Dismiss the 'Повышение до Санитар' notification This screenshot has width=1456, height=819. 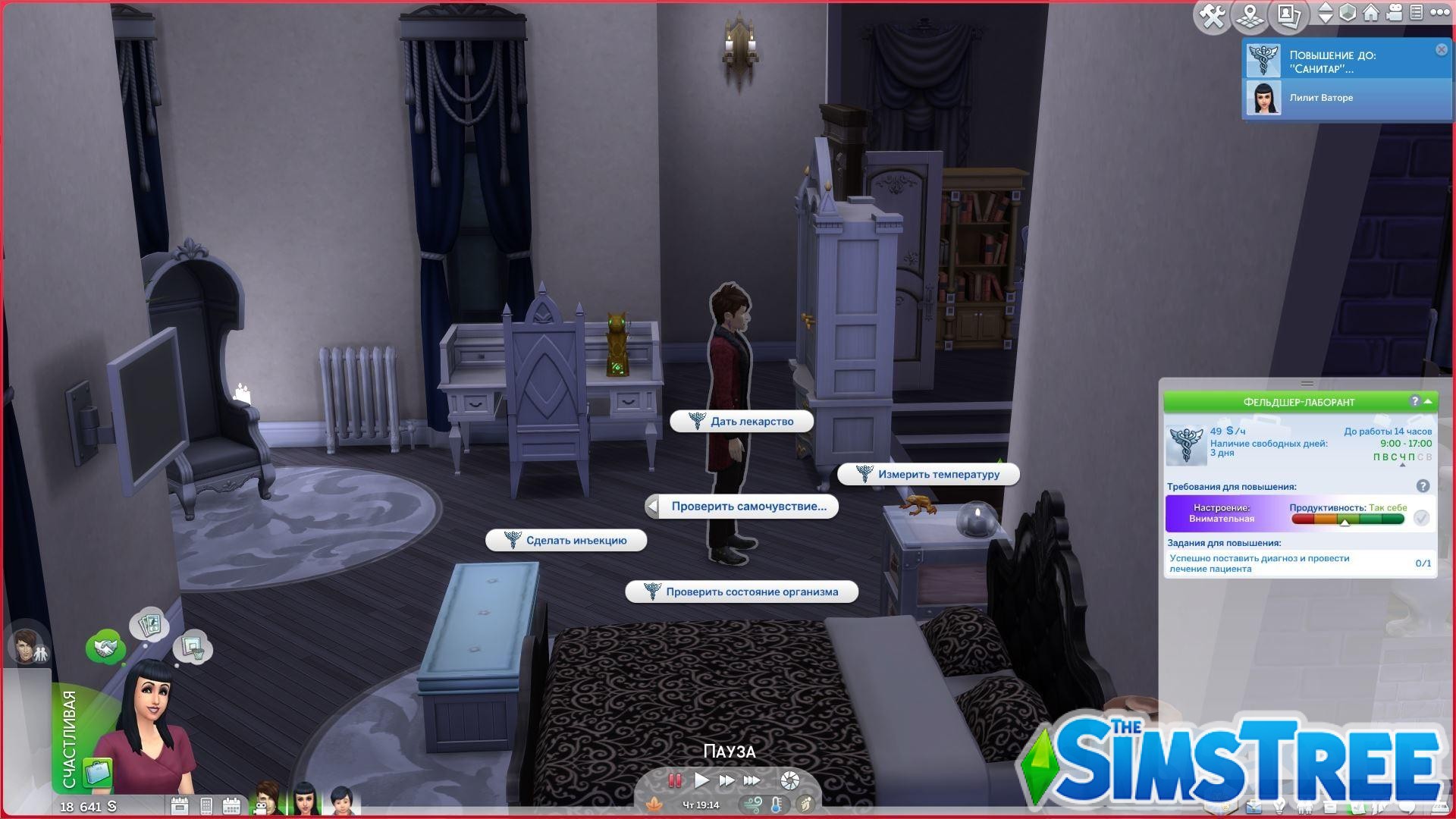1440,49
